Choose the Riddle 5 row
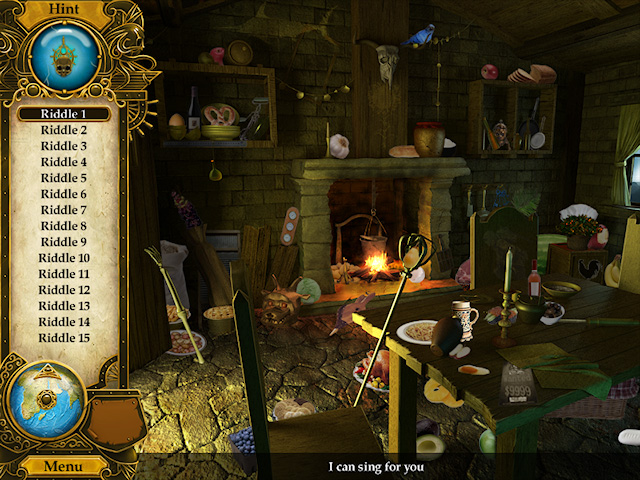This screenshot has height=480, width=640. click(63, 178)
